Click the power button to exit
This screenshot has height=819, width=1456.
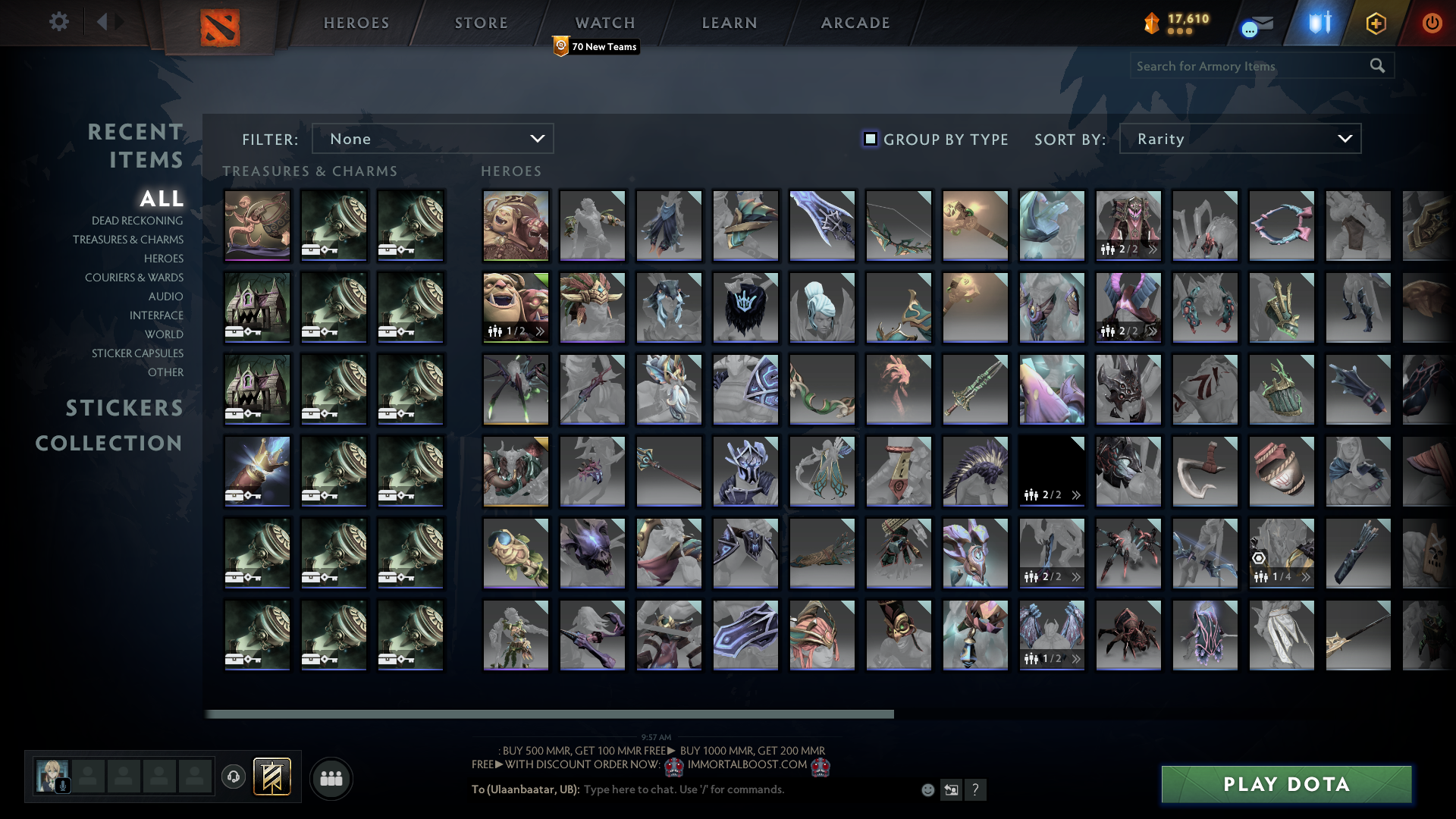tap(1432, 23)
